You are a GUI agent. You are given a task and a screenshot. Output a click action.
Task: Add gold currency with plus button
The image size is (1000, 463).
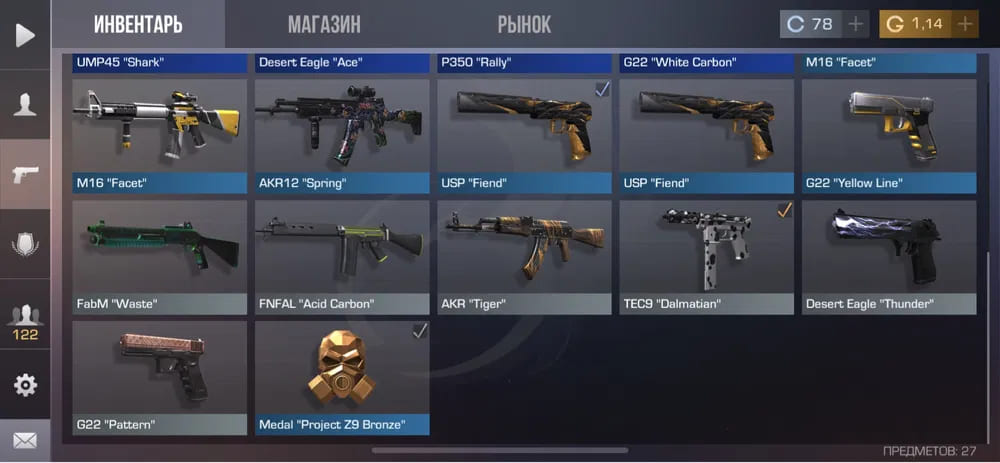(x=965, y=24)
